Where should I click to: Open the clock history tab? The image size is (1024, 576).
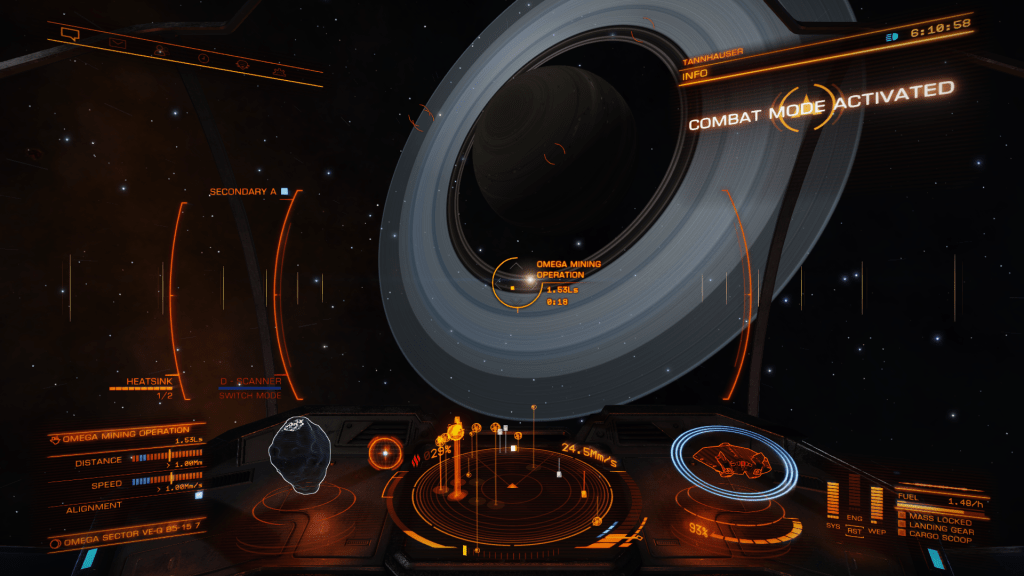204,58
